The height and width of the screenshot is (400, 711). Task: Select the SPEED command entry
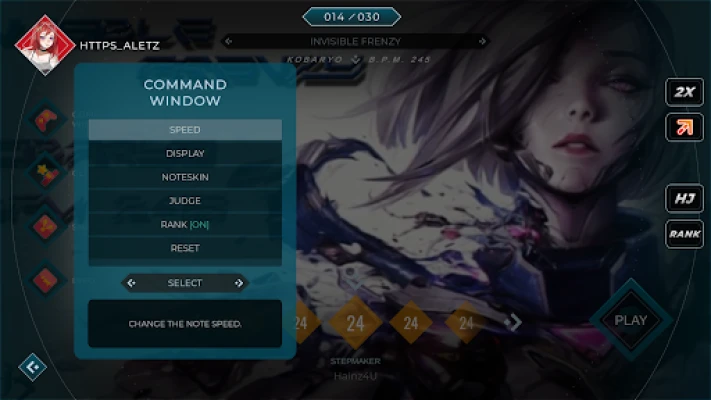pos(185,130)
